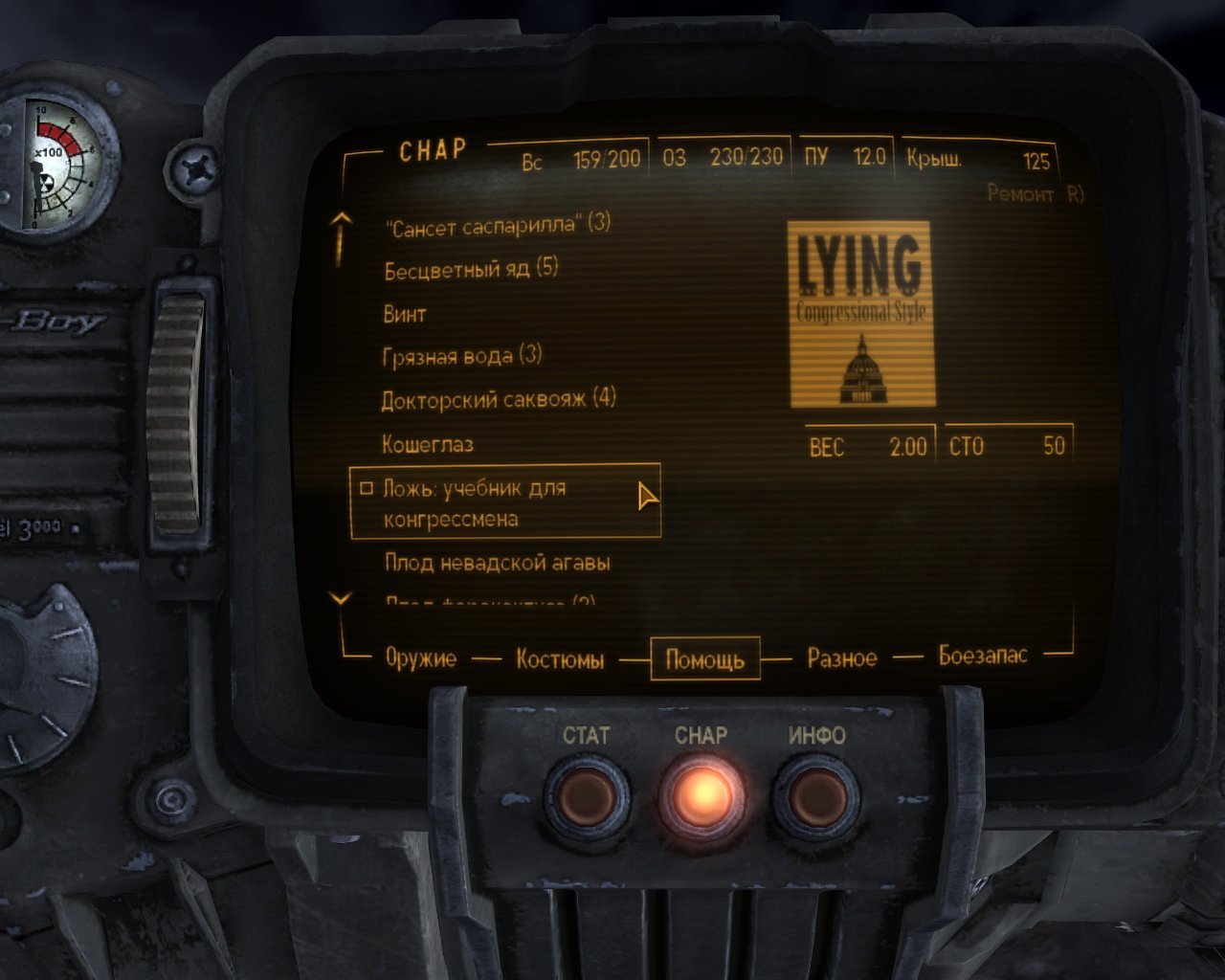Select Сансет саспарилла from the list
The image size is (1225, 980).
pos(498,224)
